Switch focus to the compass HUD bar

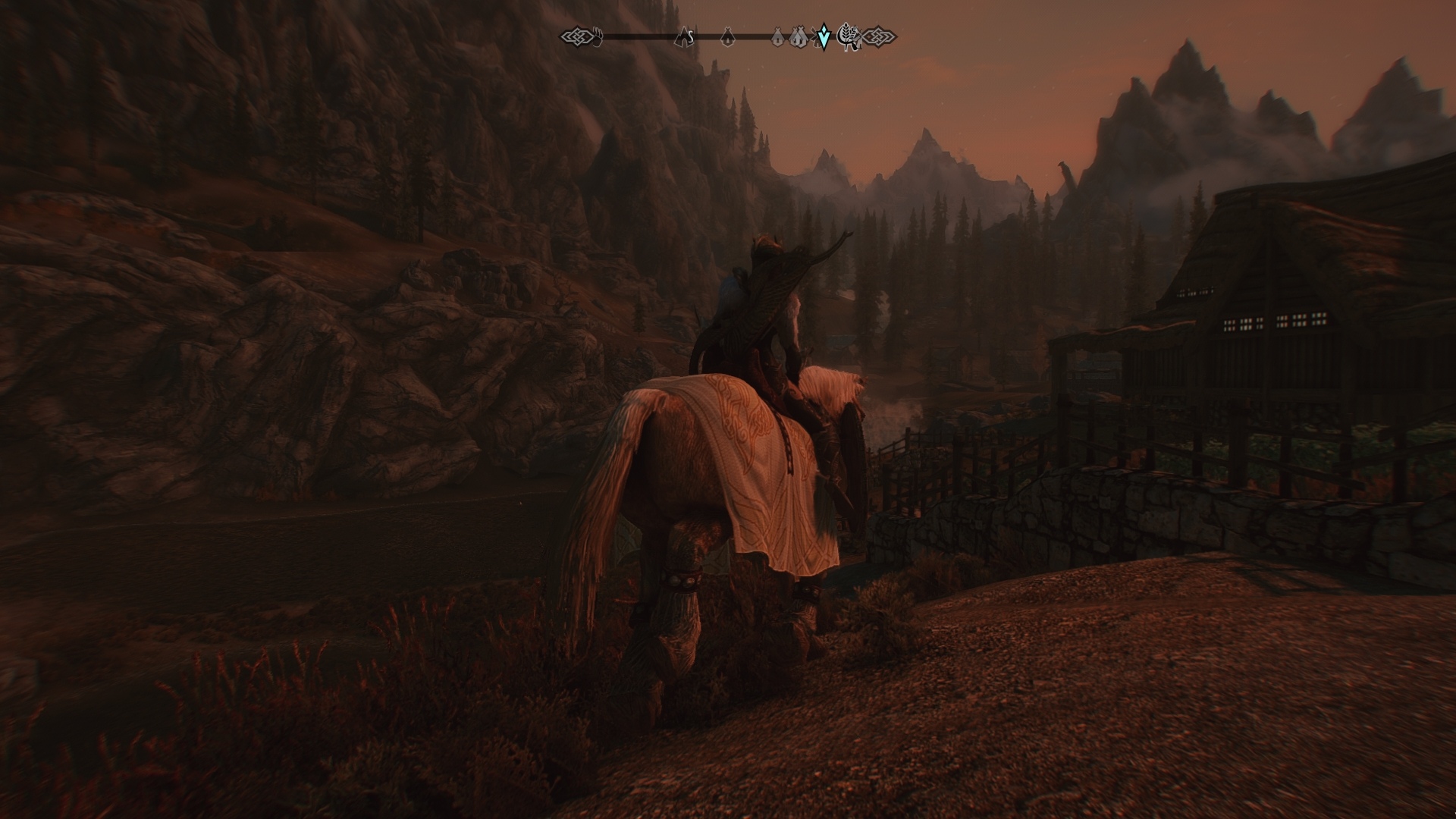728,34
